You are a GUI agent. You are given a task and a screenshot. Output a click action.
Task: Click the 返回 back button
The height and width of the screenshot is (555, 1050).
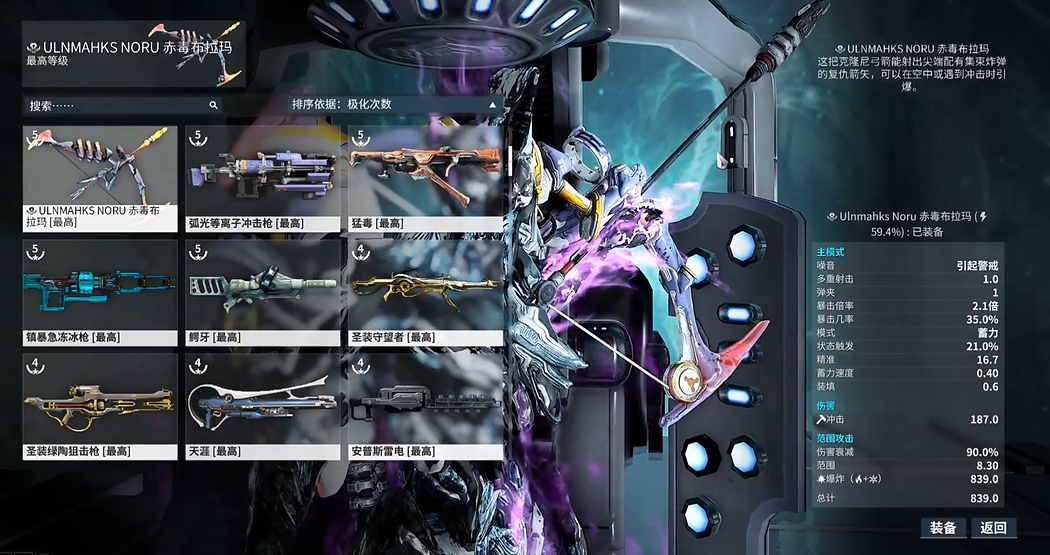click(x=993, y=528)
